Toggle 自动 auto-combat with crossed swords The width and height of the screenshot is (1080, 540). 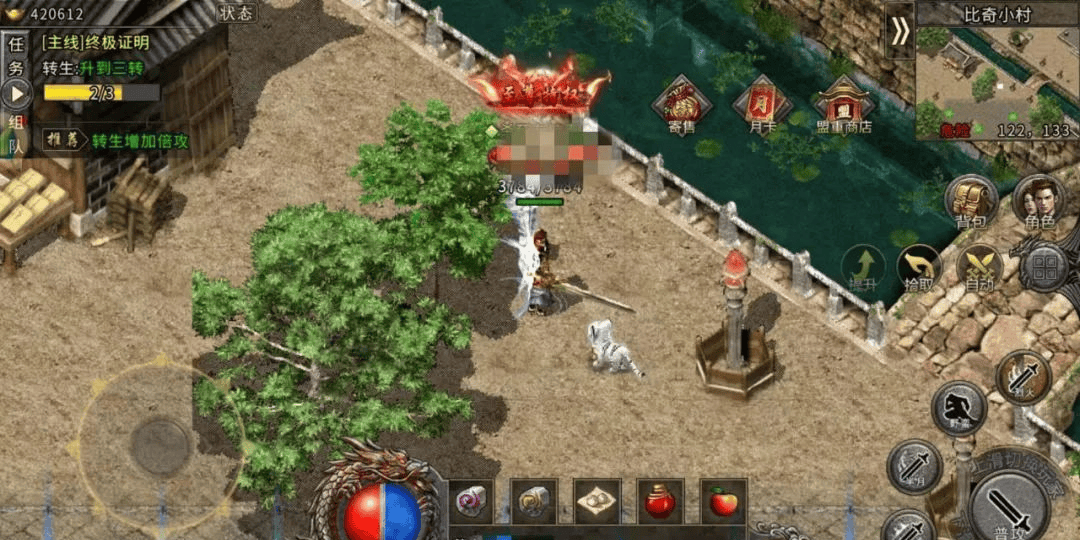point(979,268)
